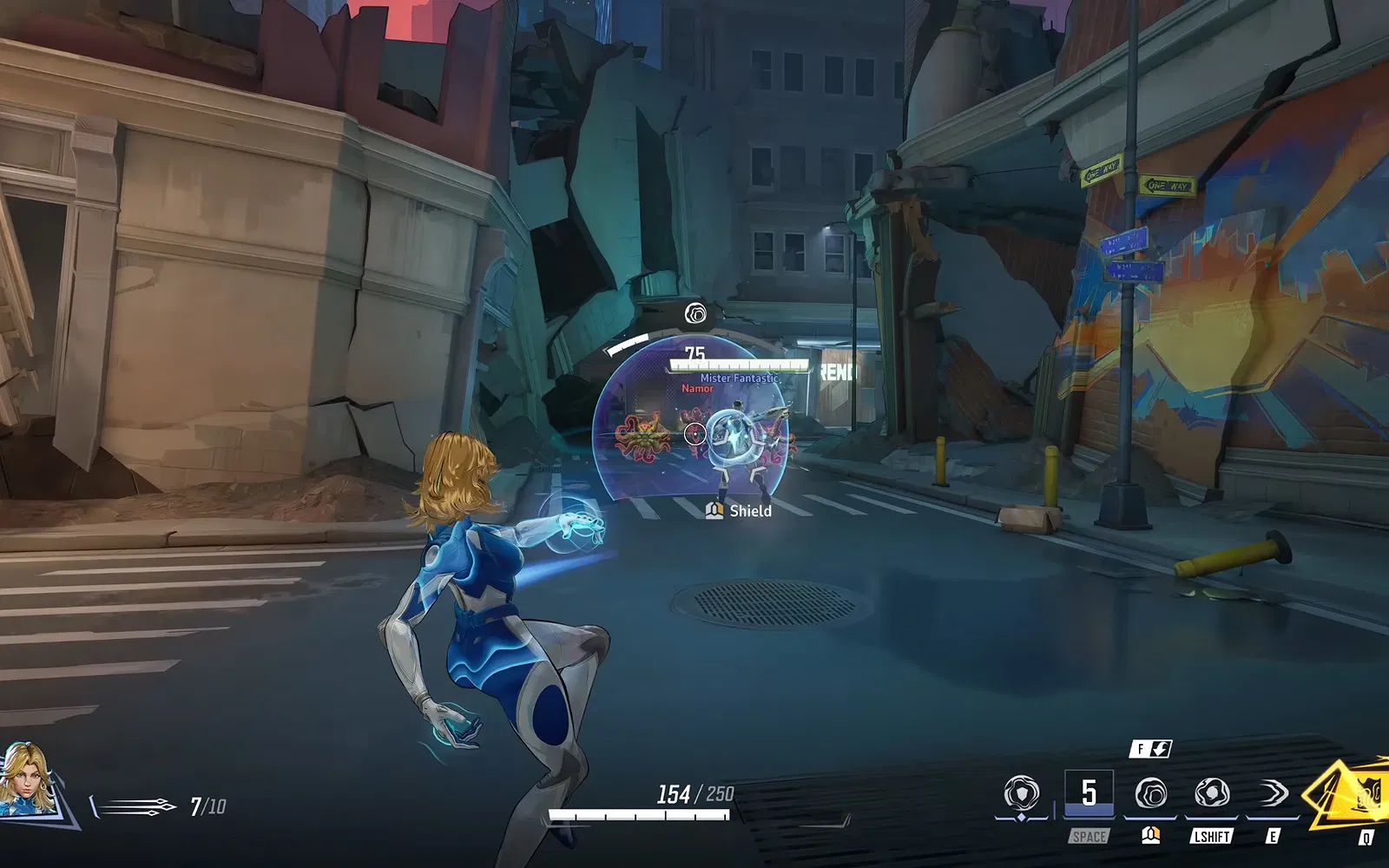1389x868 pixels.
Task: Click the Mister Fantastic name tag
Action: pos(740,378)
